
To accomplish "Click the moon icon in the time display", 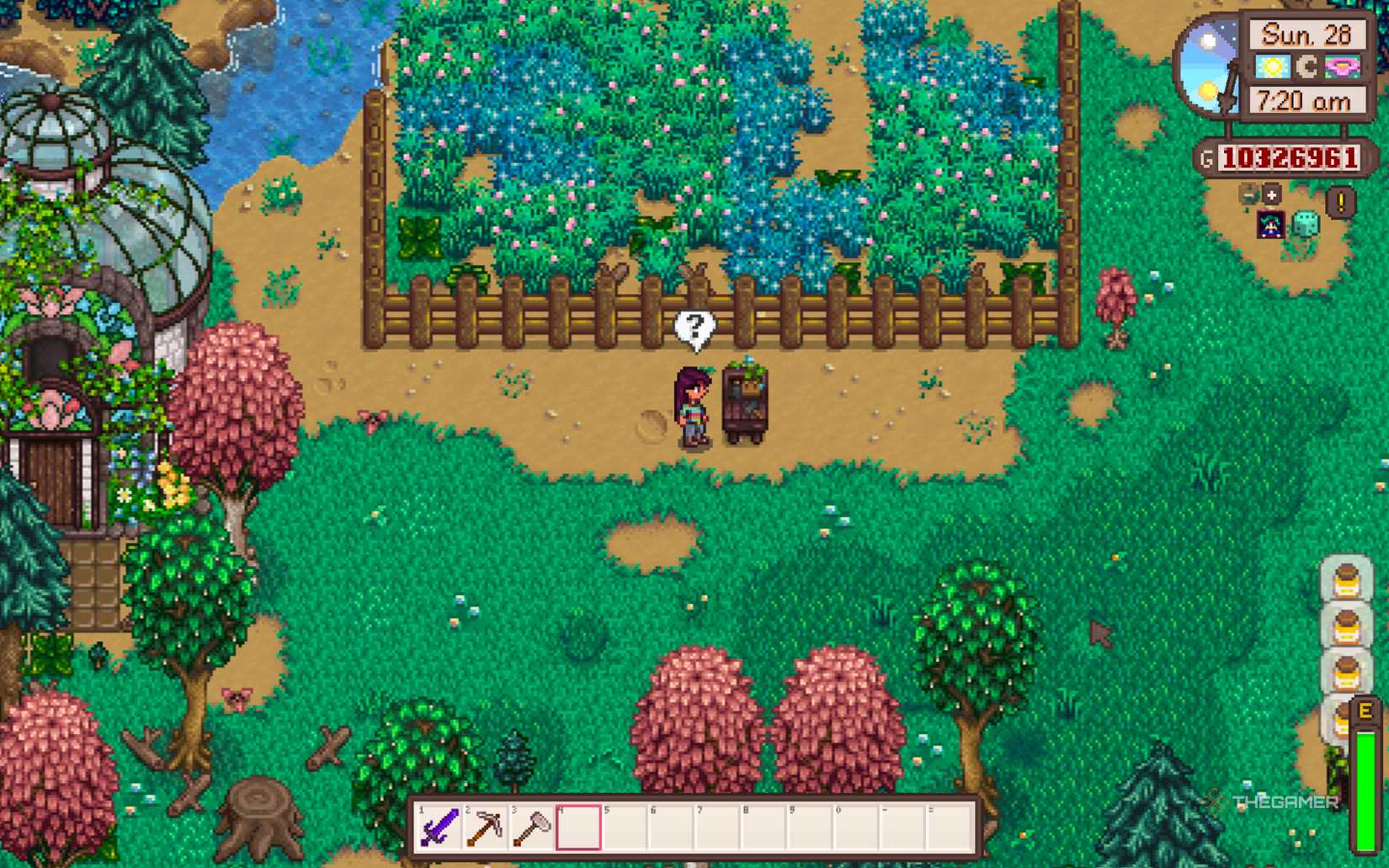I will tap(1307, 67).
